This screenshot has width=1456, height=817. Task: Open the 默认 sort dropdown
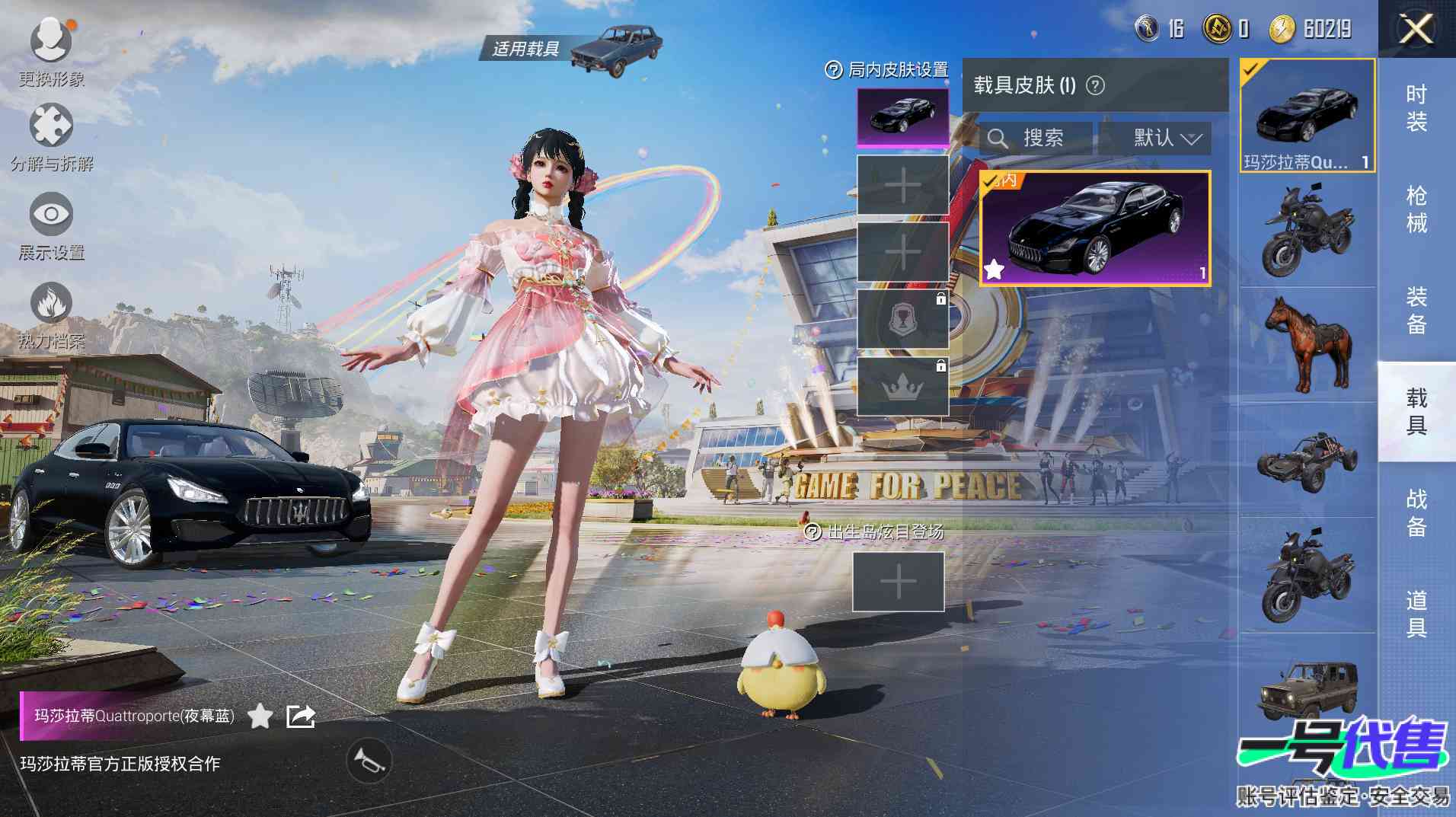1167,138
